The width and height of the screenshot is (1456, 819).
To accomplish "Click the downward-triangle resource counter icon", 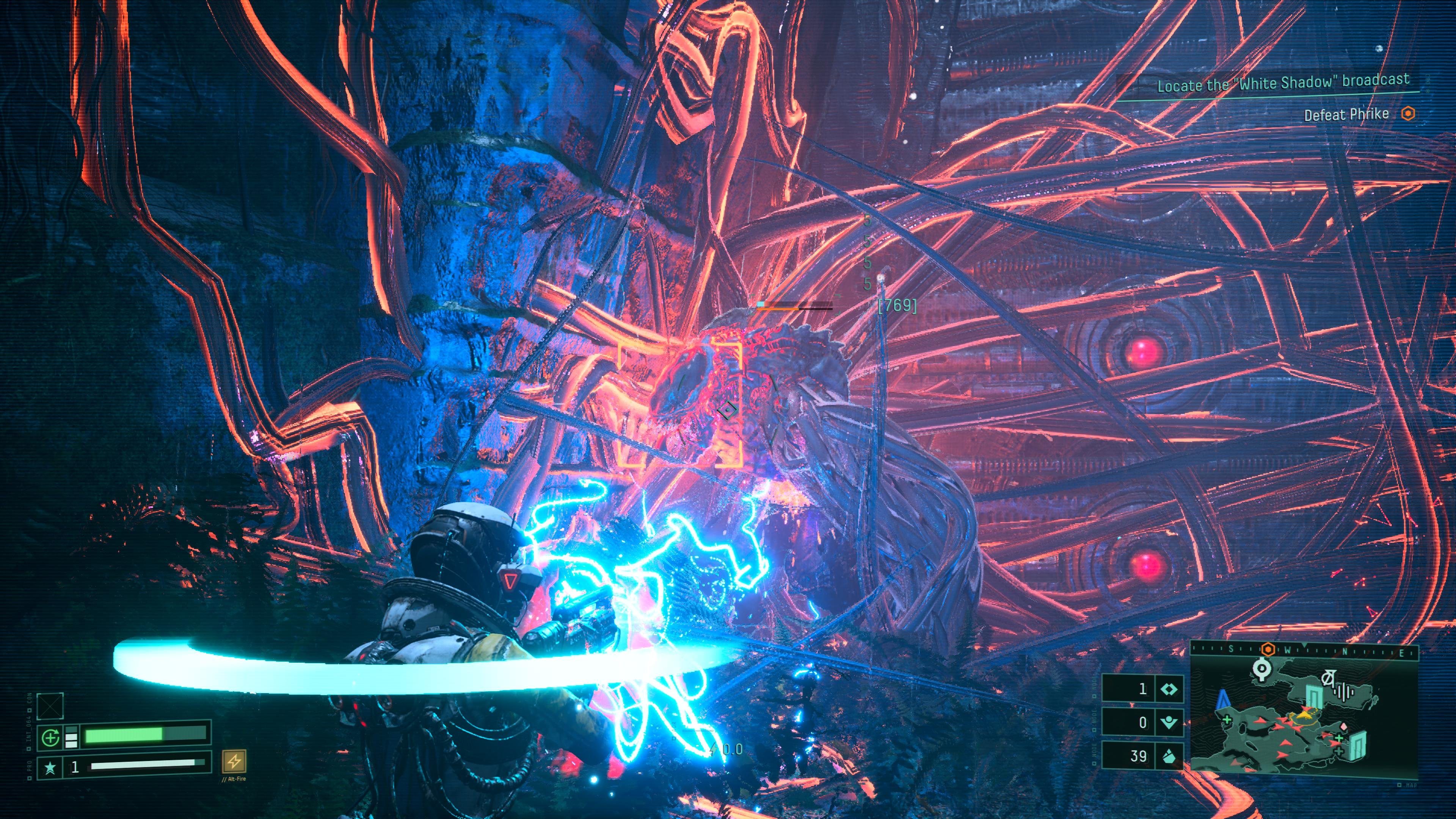I will pos(1168,722).
